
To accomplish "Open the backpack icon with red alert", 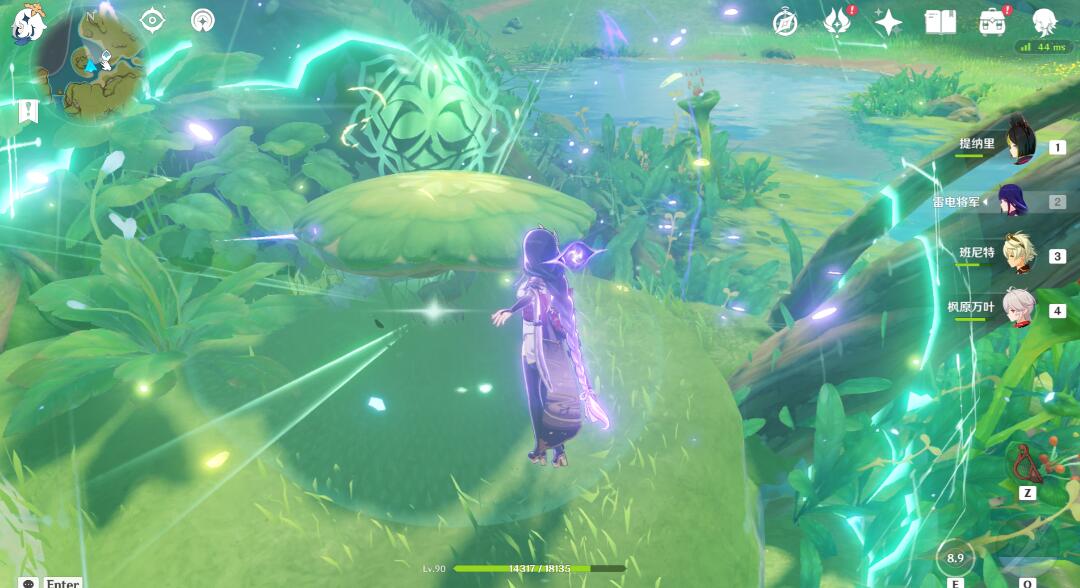I will [x=992, y=22].
